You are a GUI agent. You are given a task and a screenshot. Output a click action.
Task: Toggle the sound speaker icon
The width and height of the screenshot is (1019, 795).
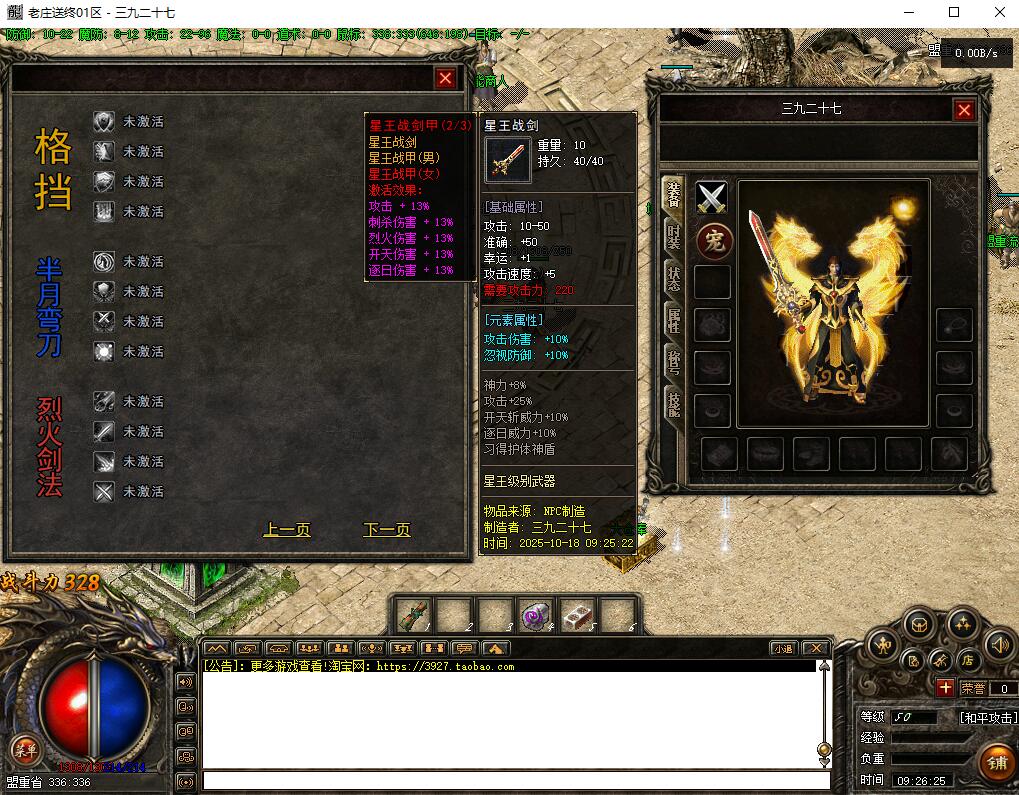tap(997, 646)
